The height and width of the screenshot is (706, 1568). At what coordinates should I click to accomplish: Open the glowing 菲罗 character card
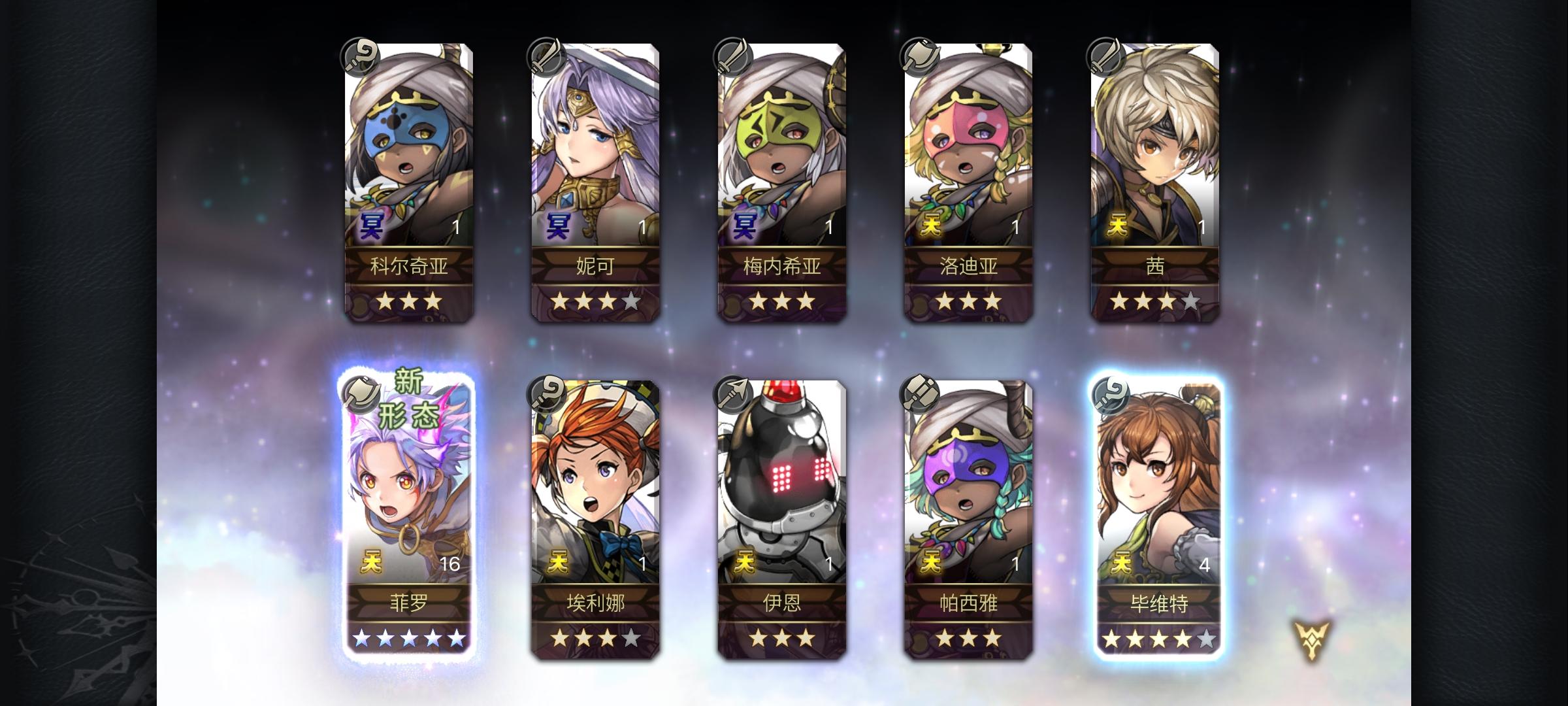[x=405, y=497]
